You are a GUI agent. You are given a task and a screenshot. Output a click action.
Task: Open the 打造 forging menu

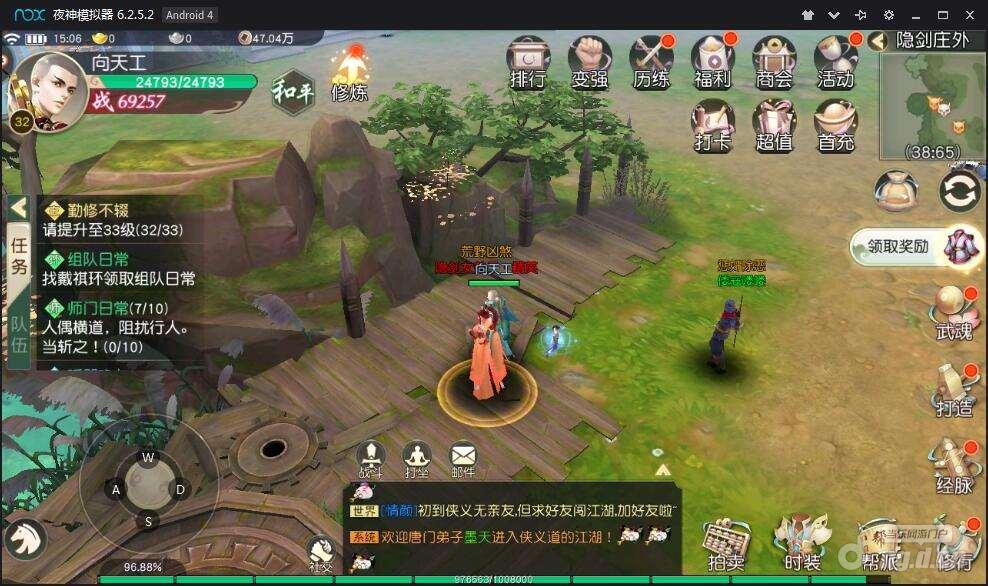coord(954,389)
